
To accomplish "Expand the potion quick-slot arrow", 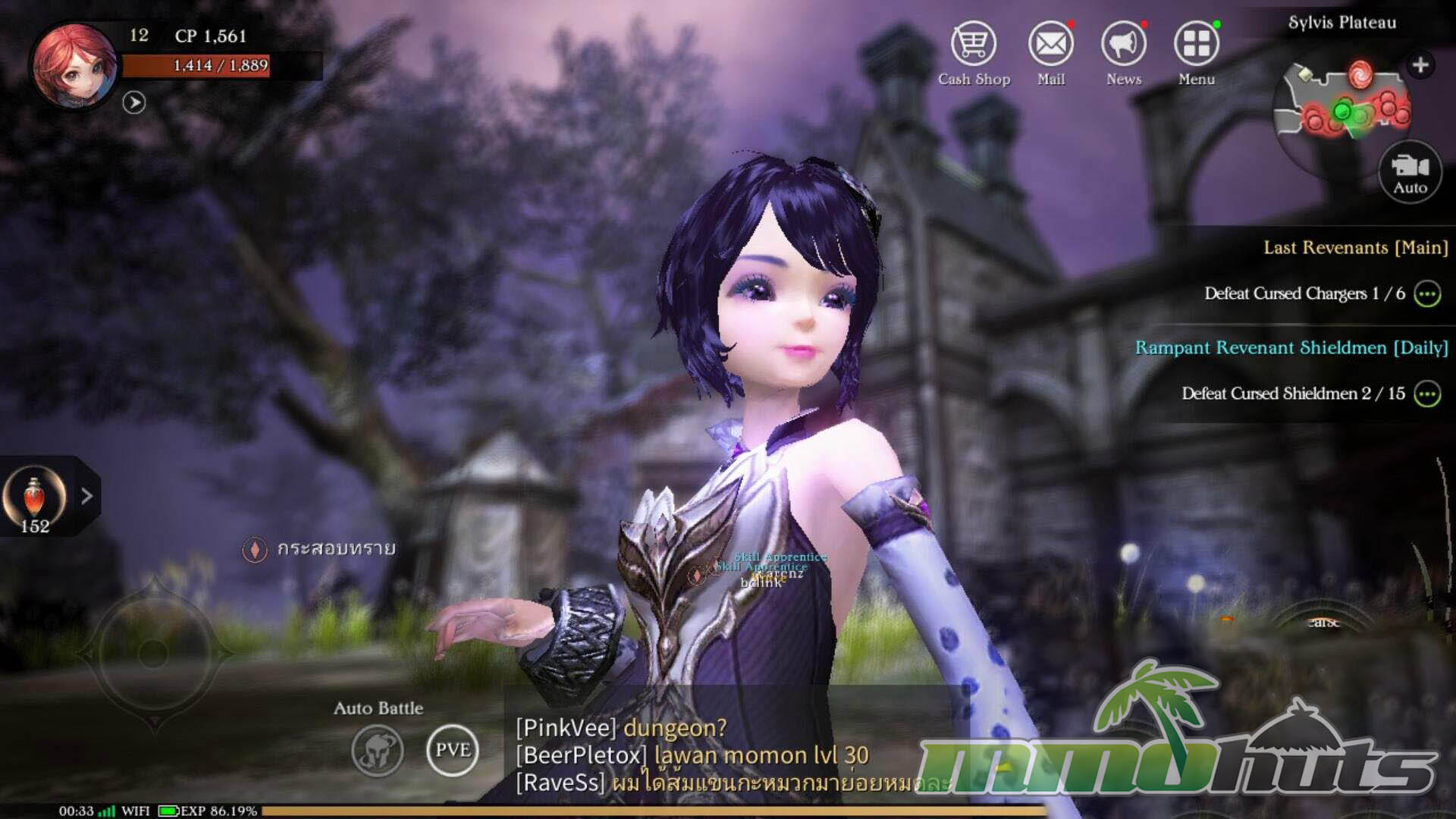I will pyautogui.click(x=87, y=496).
